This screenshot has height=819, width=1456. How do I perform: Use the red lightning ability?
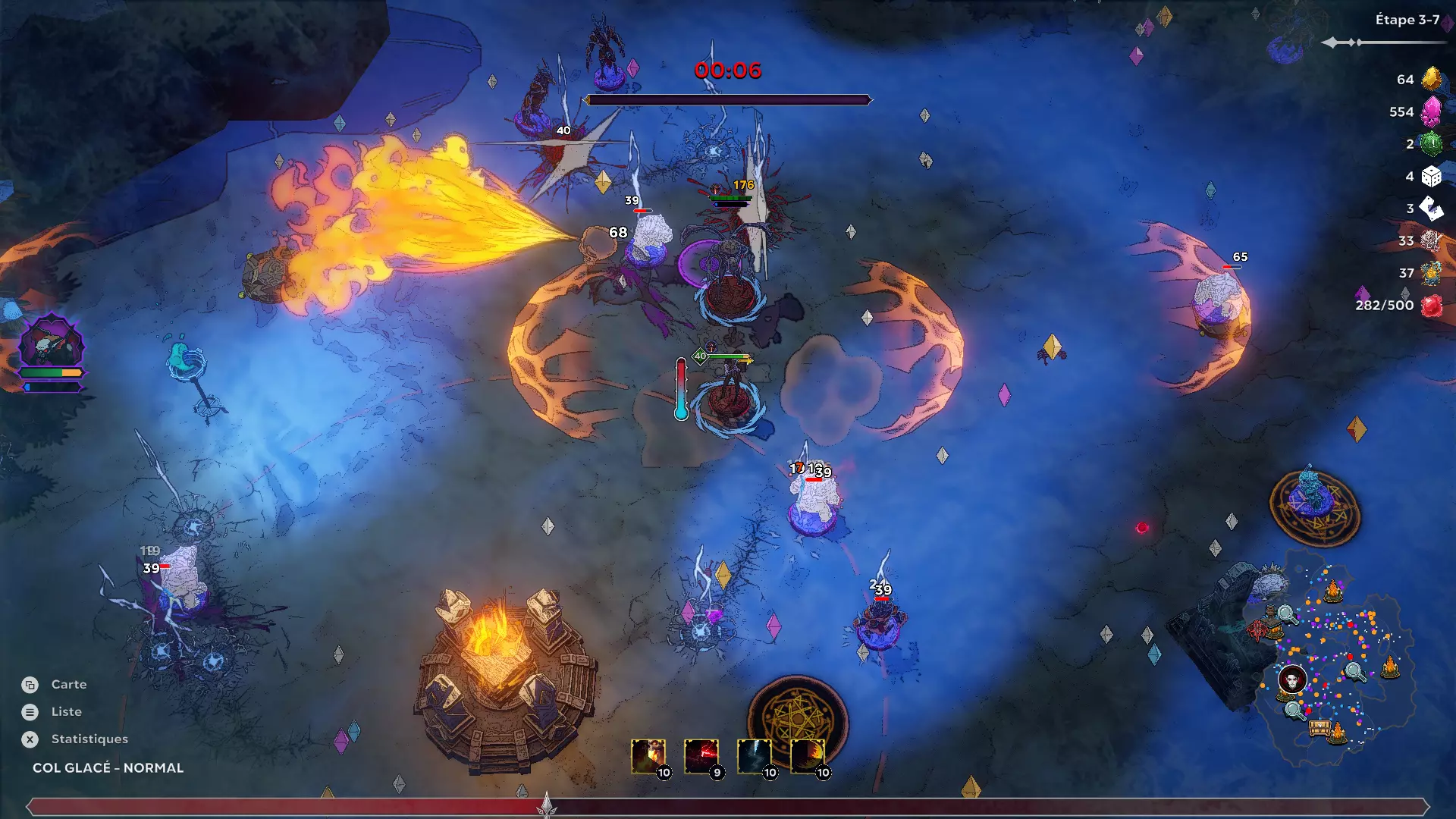701,756
